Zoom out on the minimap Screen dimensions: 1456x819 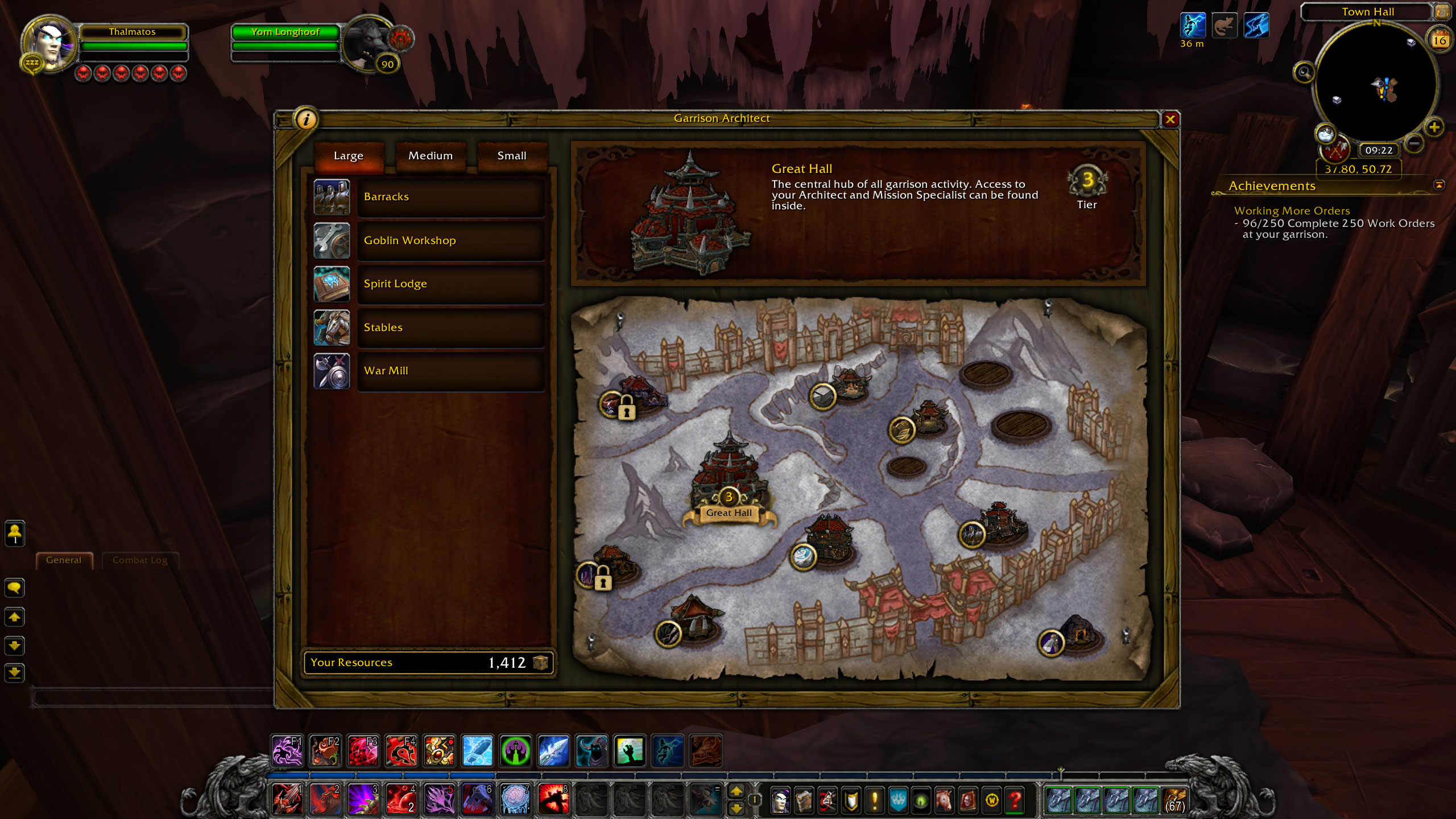pyautogui.click(x=1414, y=143)
